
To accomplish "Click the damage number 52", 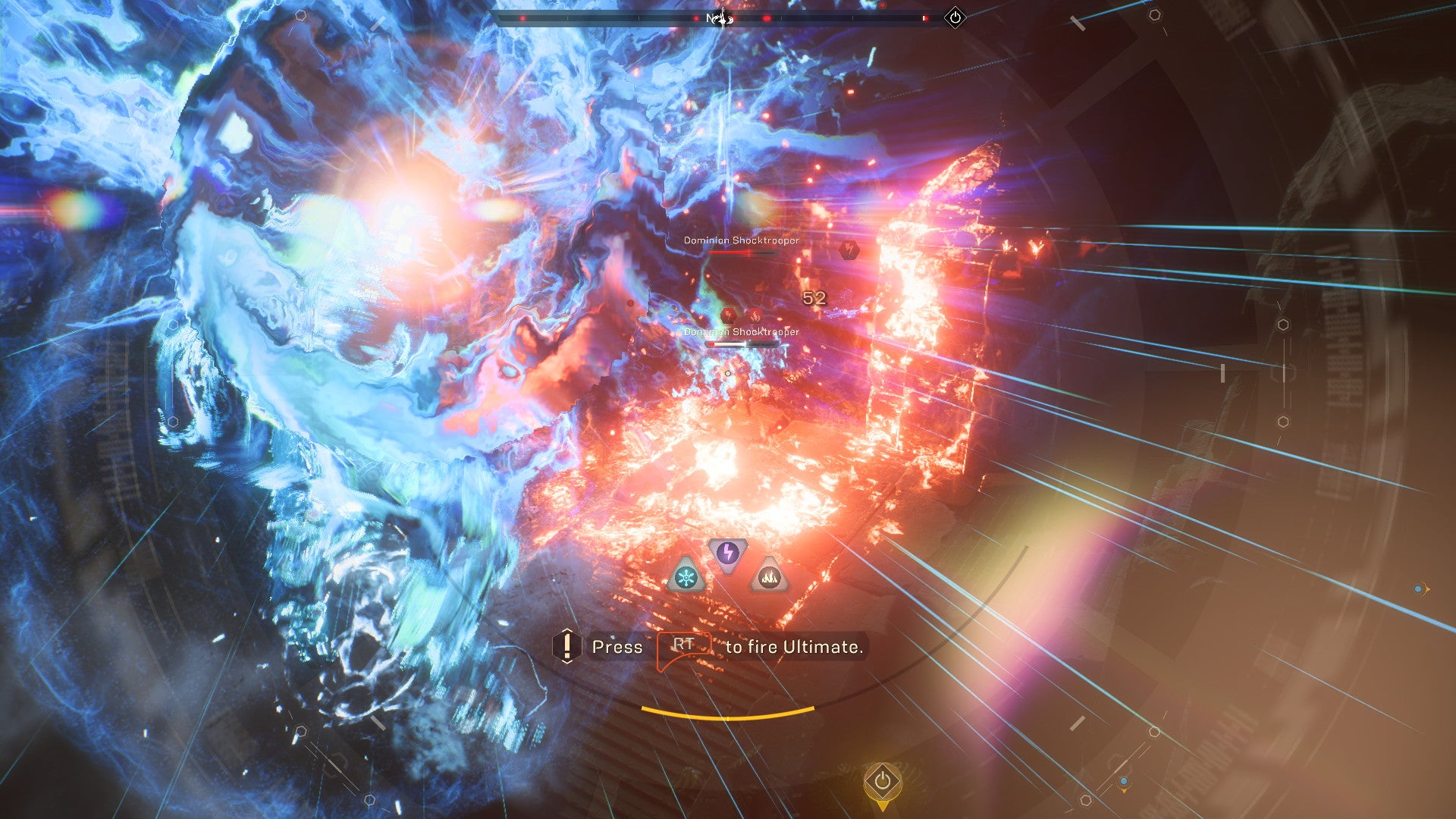I will (814, 298).
